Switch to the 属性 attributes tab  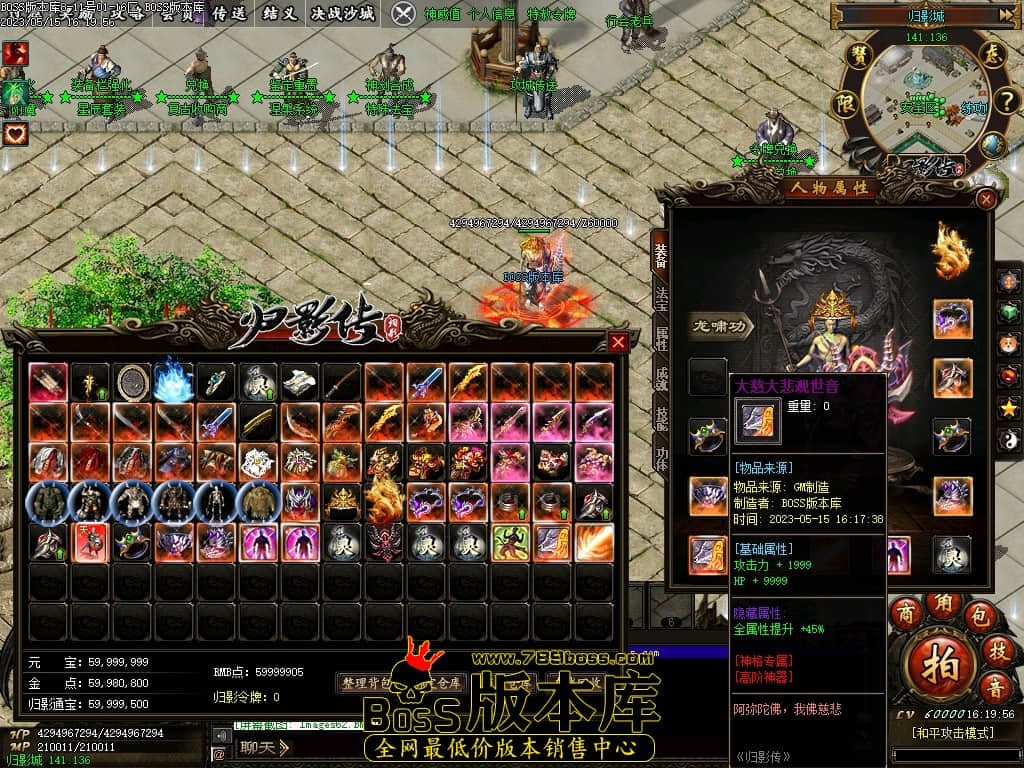pyautogui.click(x=661, y=338)
